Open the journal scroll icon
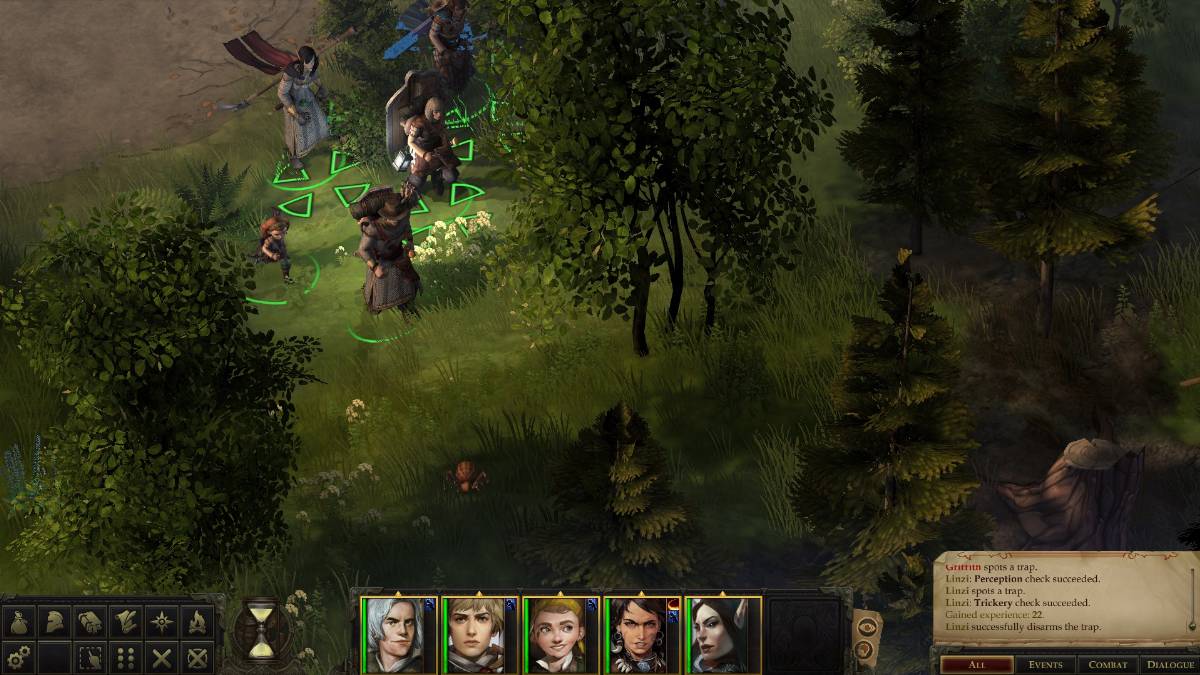This screenshot has width=1200, height=675. pyautogui.click(x=91, y=622)
